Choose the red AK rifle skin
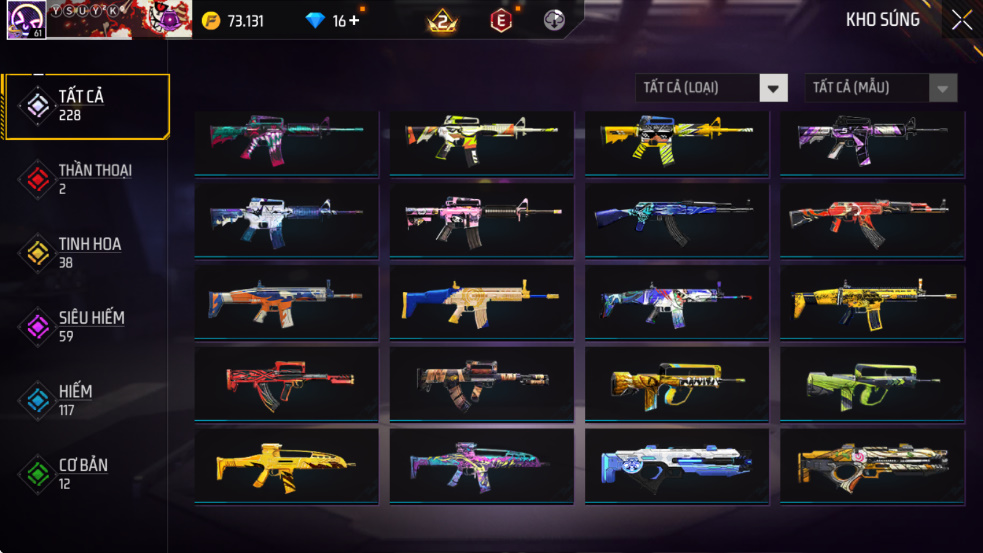Viewport: 983px width, 553px height. (x=873, y=219)
